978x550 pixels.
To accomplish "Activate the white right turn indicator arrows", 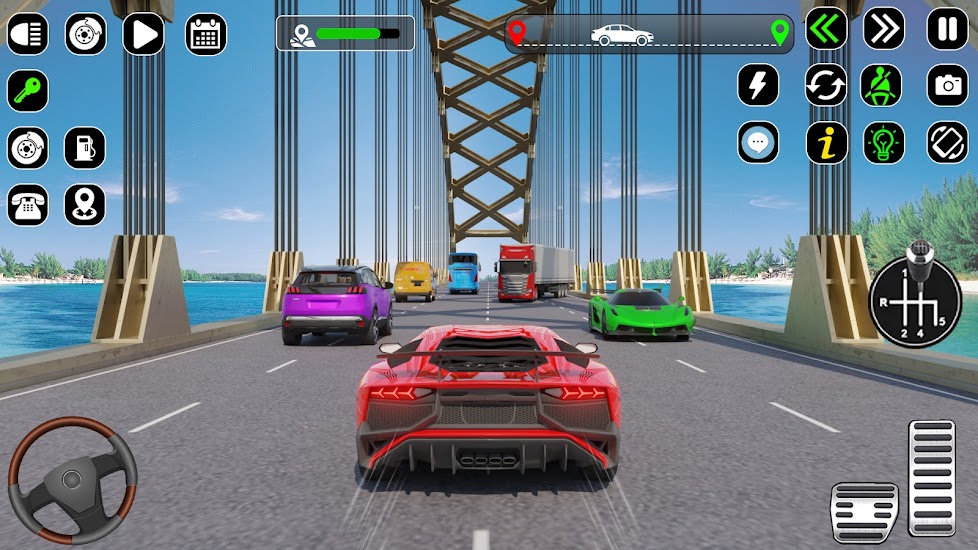I will tap(884, 29).
